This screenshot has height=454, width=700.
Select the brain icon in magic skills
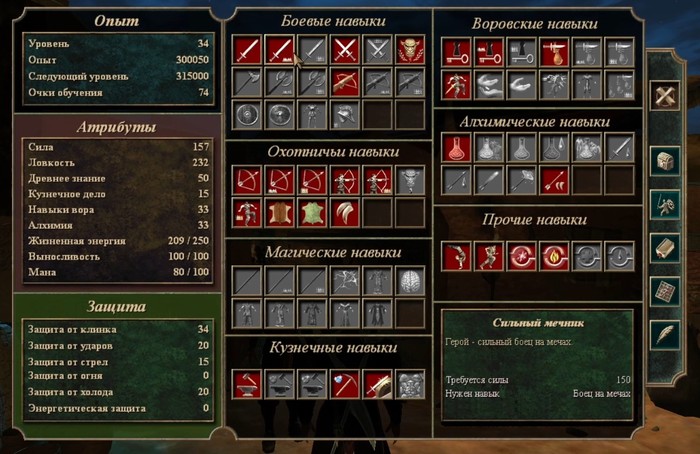coord(409,280)
